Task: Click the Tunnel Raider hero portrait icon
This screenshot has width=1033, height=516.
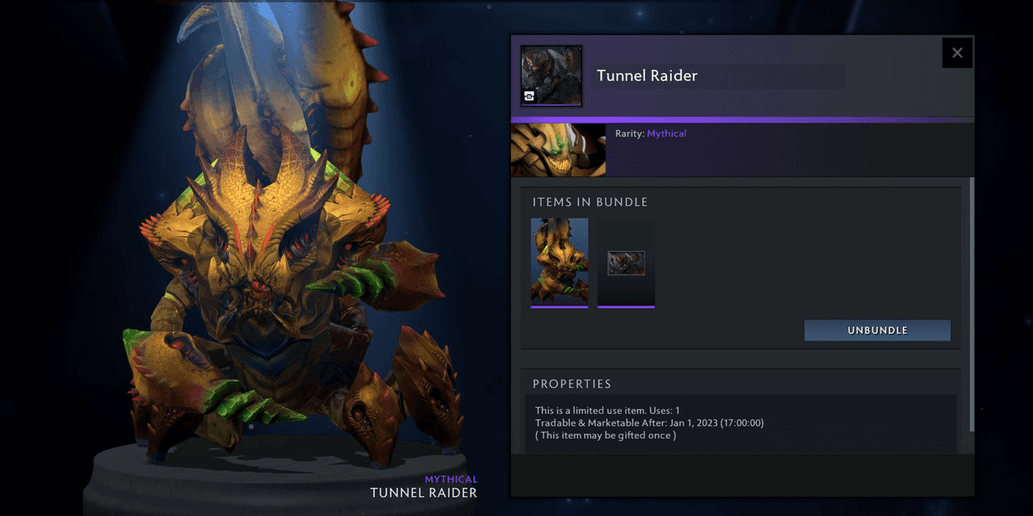Action: pyautogui.click(x=551, y=75)
